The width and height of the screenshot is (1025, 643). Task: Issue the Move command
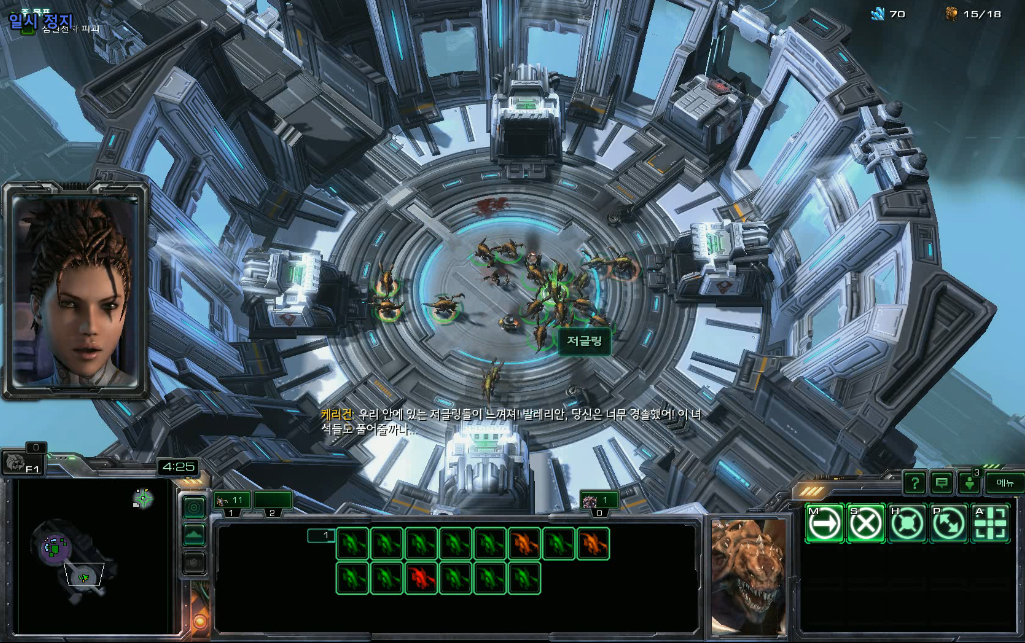[x=824, y=523]
